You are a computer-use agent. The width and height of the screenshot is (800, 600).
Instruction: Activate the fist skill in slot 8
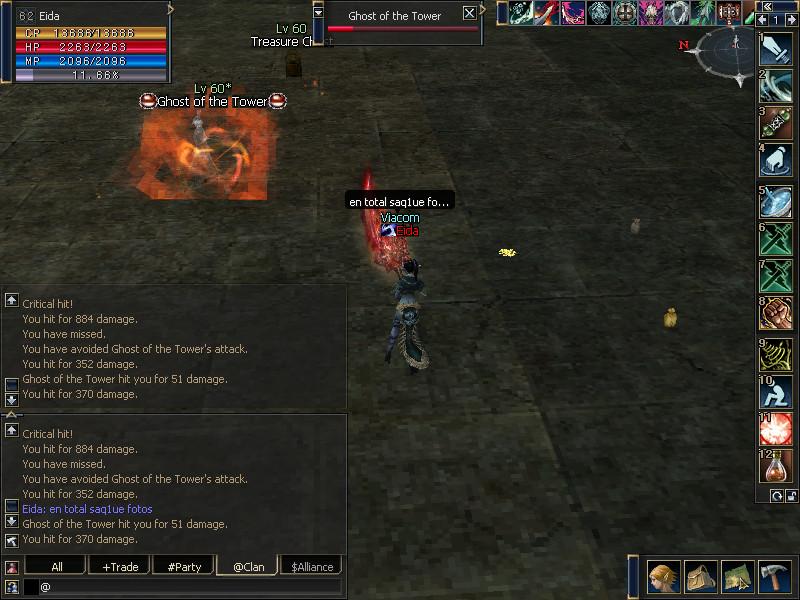click(x=776, y=313)
